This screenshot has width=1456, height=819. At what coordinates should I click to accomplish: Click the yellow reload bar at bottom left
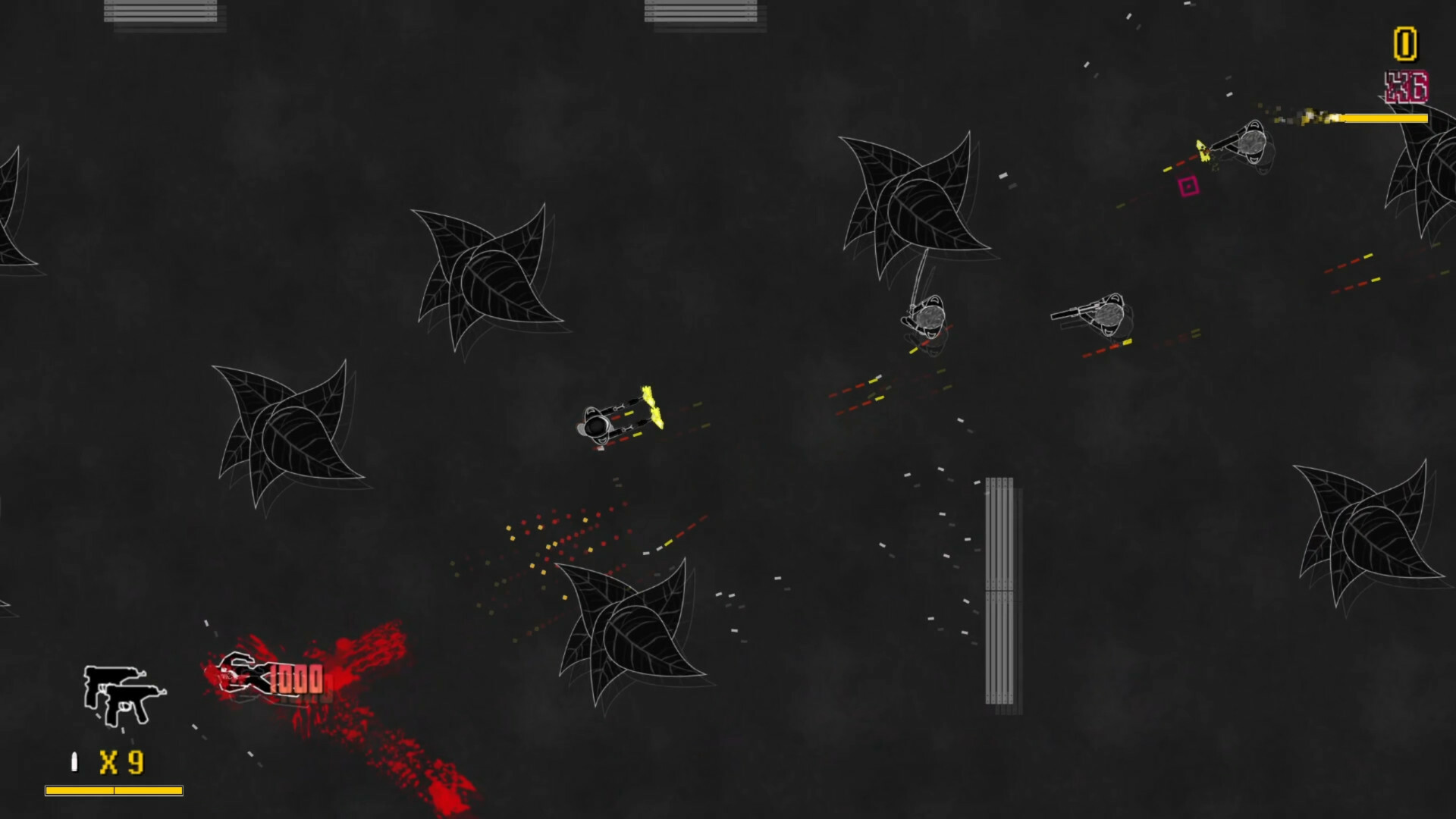pos(114,790)
